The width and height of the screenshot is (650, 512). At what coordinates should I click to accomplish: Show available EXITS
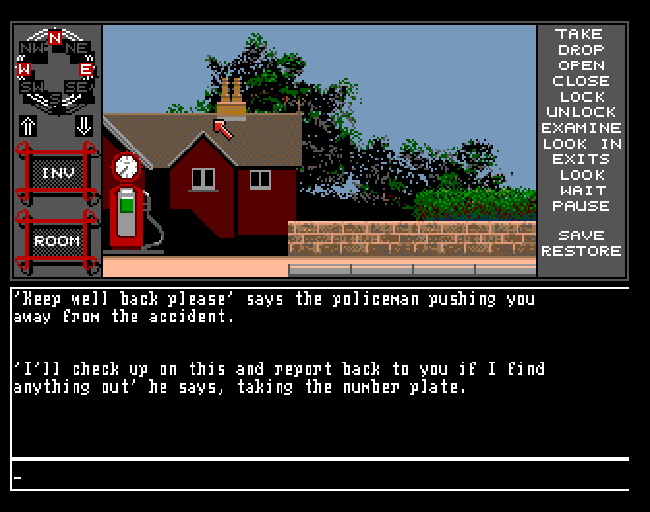tap(580, 159)
